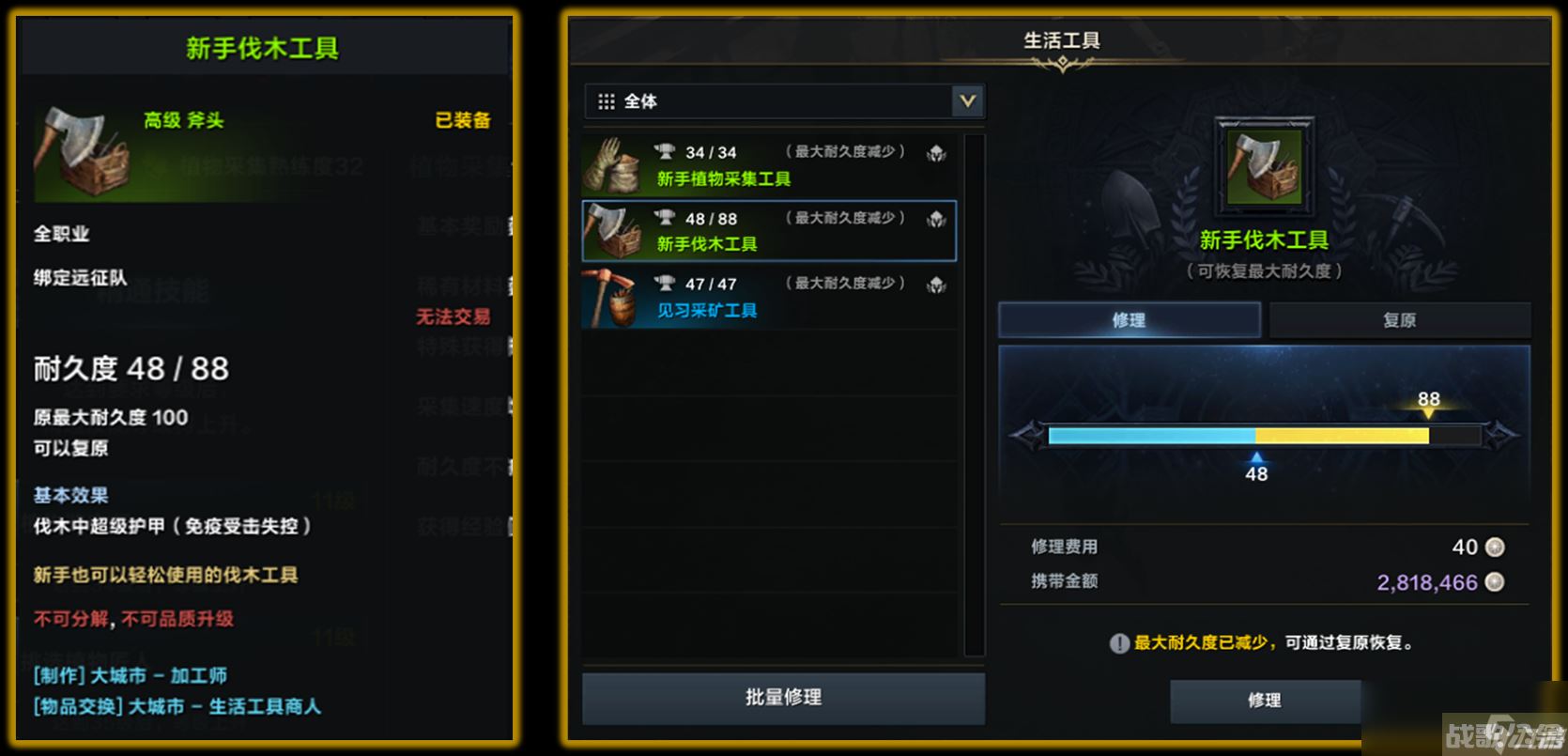Click the helmet icon on the 见习采矿工具 row
This screenshot has width=1568, height=756.
pos(935,284)
